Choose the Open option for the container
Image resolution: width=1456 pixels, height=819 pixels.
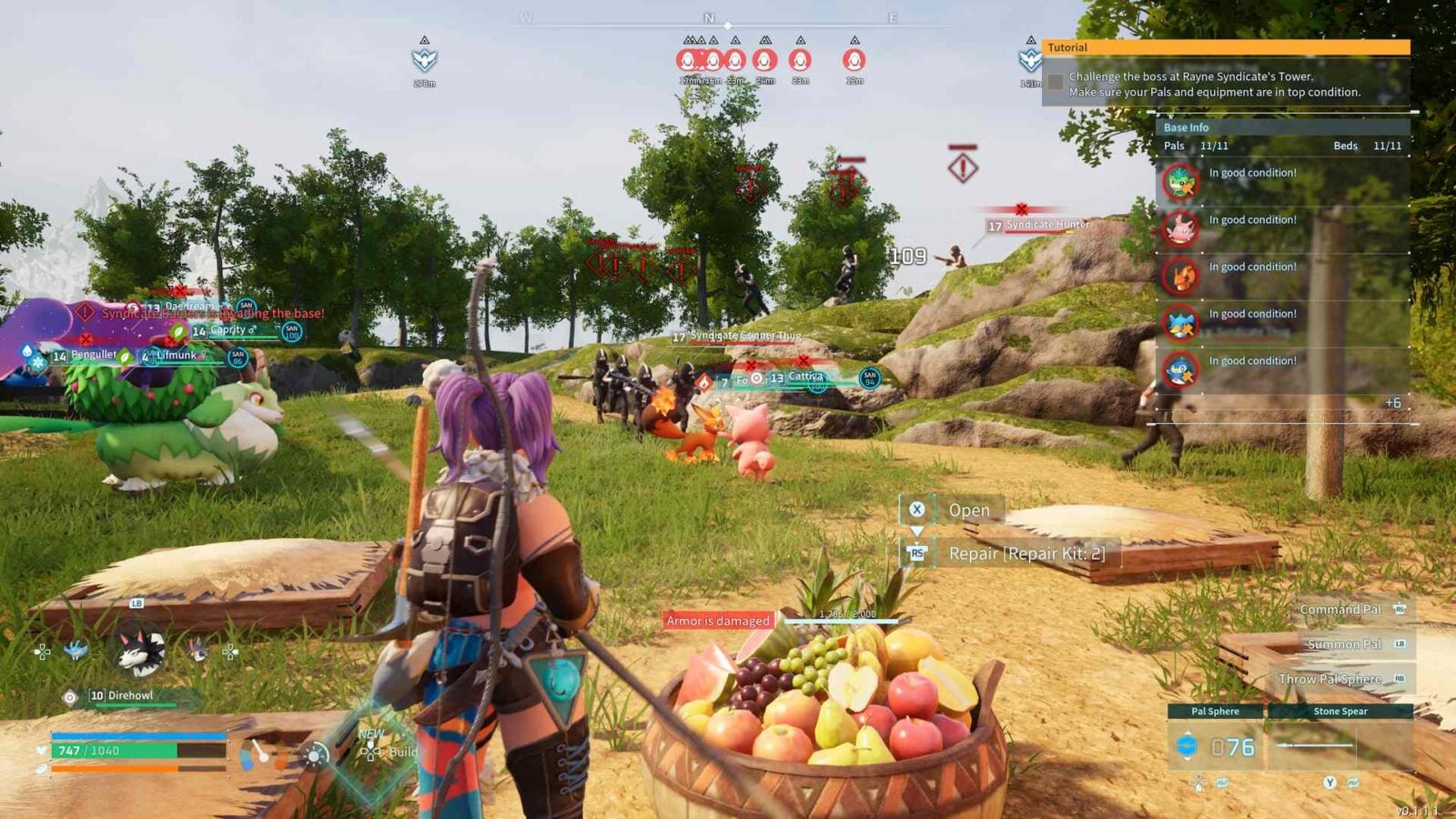point(968,511)
